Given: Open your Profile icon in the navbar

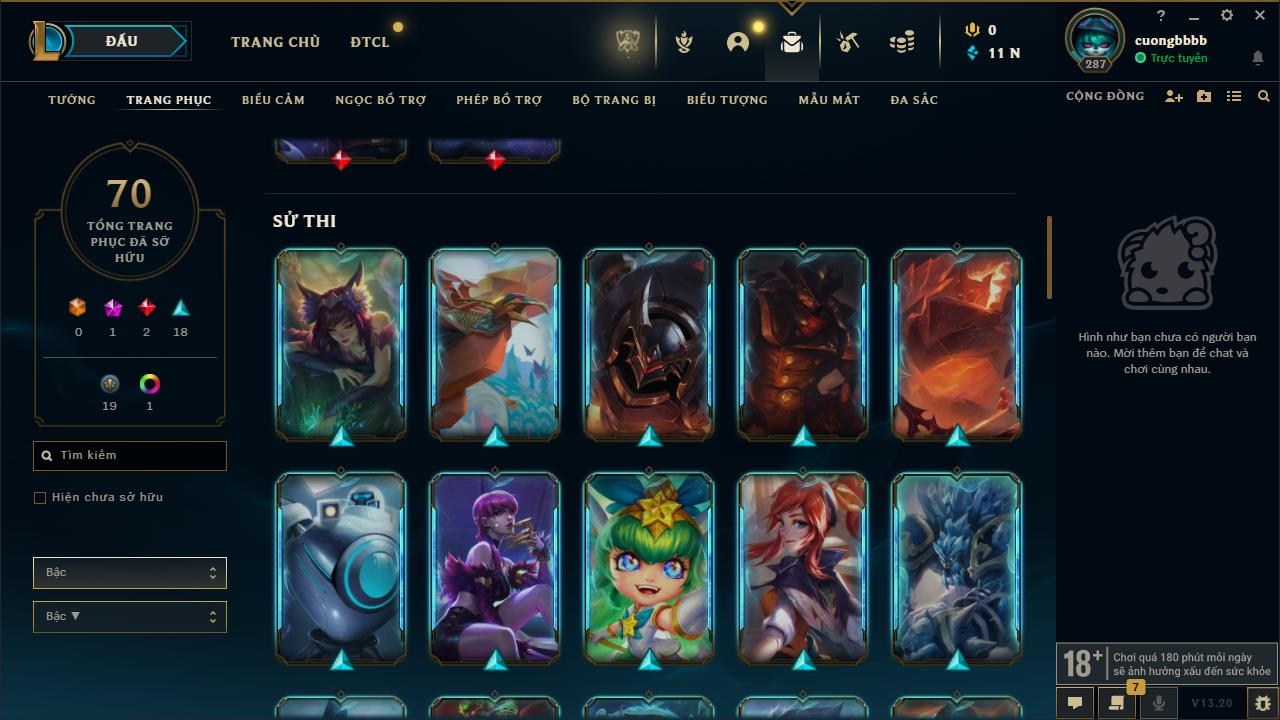Looking at the screenshot, I should [737, 41].
